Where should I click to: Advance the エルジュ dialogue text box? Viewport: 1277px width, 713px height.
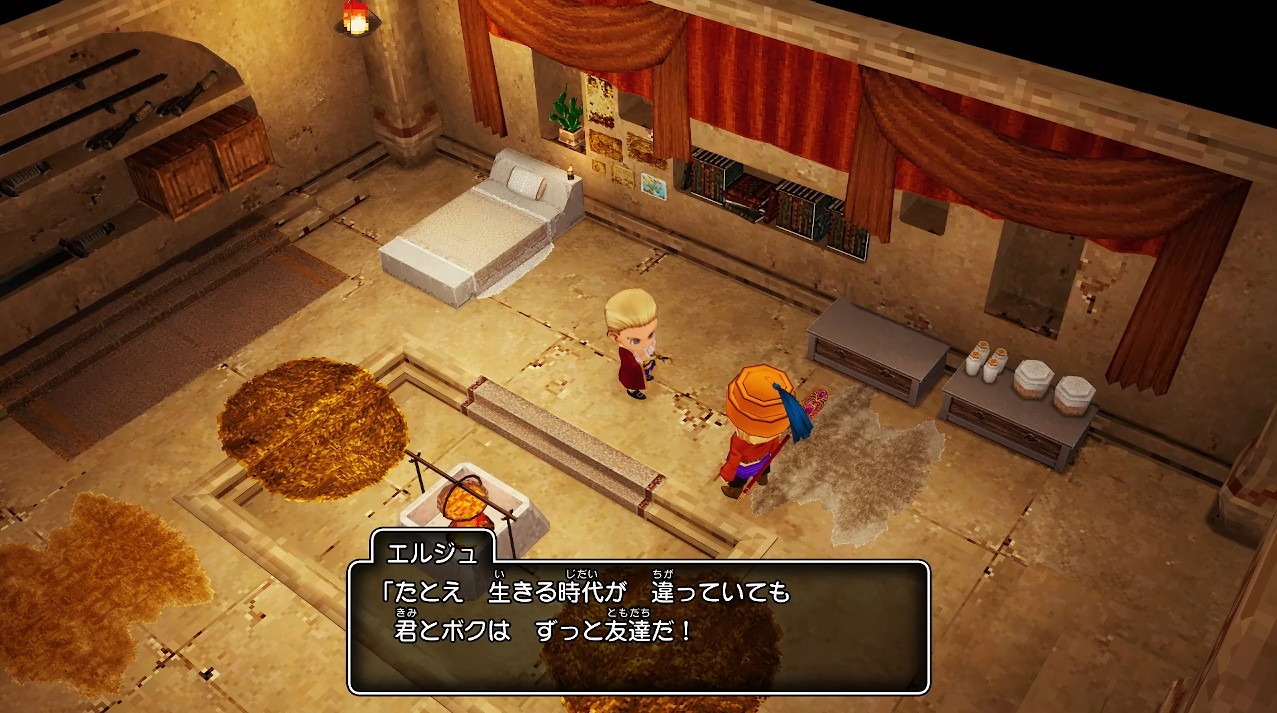639,626
